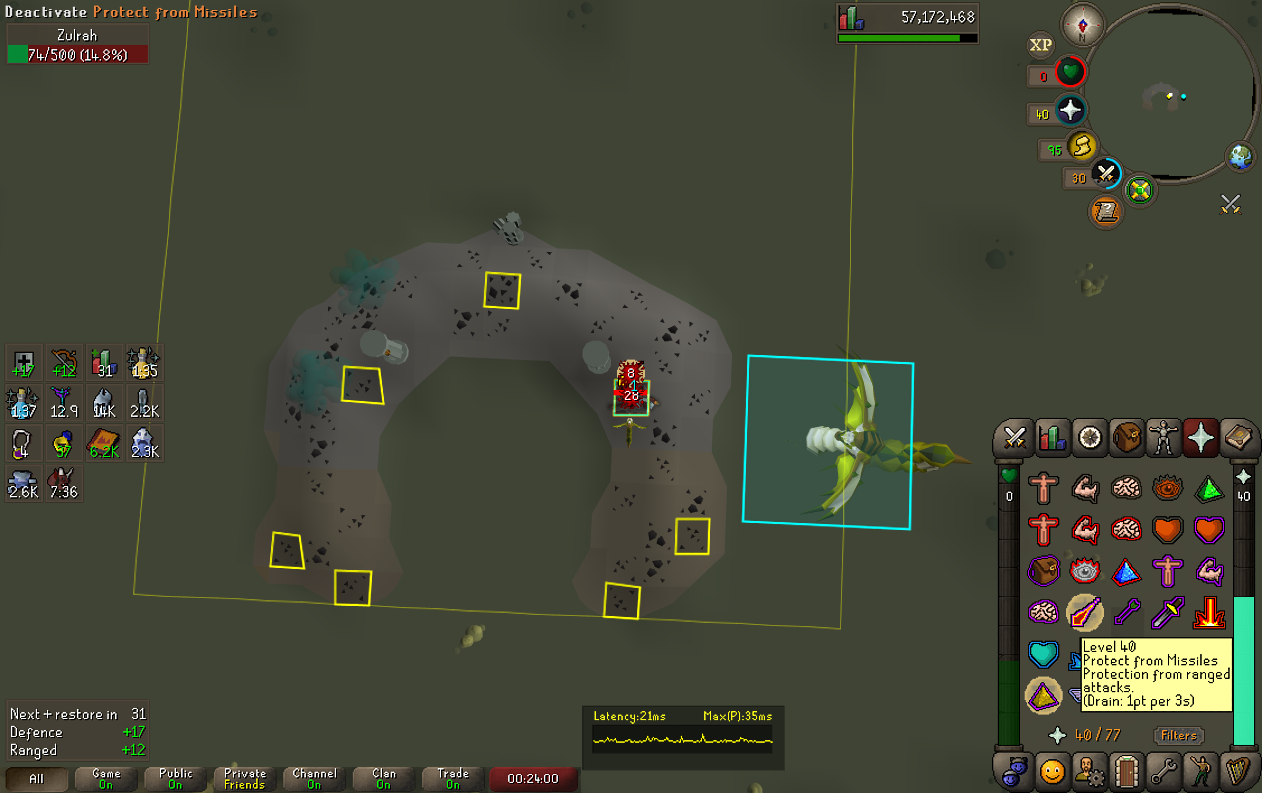This screenshot has width=1262, height=793.
Task: Open the world map globe
Action: pyautogui.click(x=1241, y=157)
